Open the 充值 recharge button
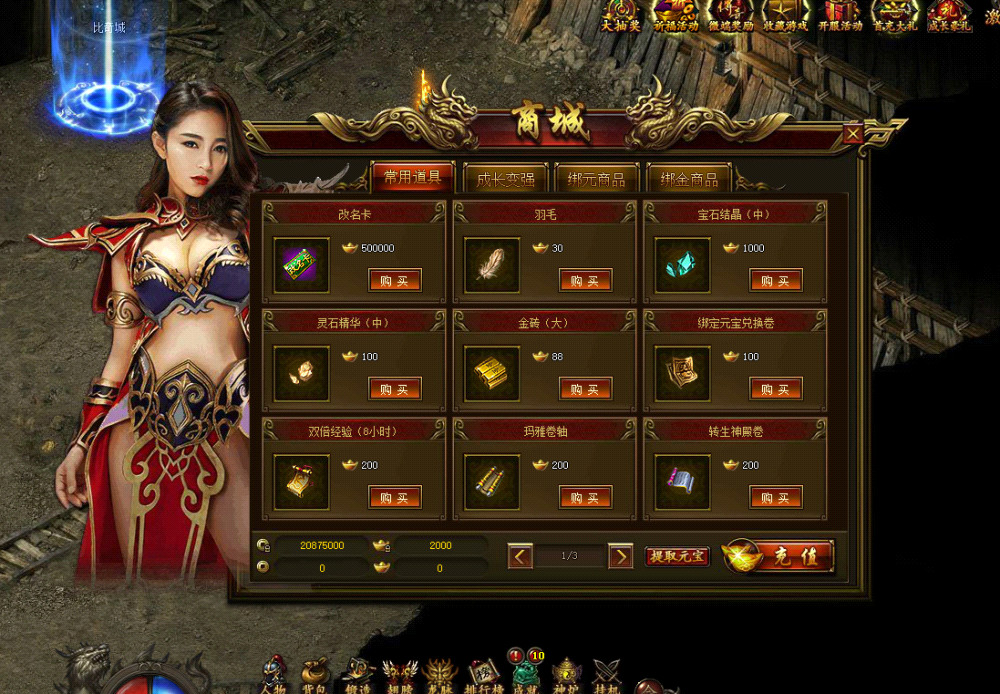 tap(780, 556)
